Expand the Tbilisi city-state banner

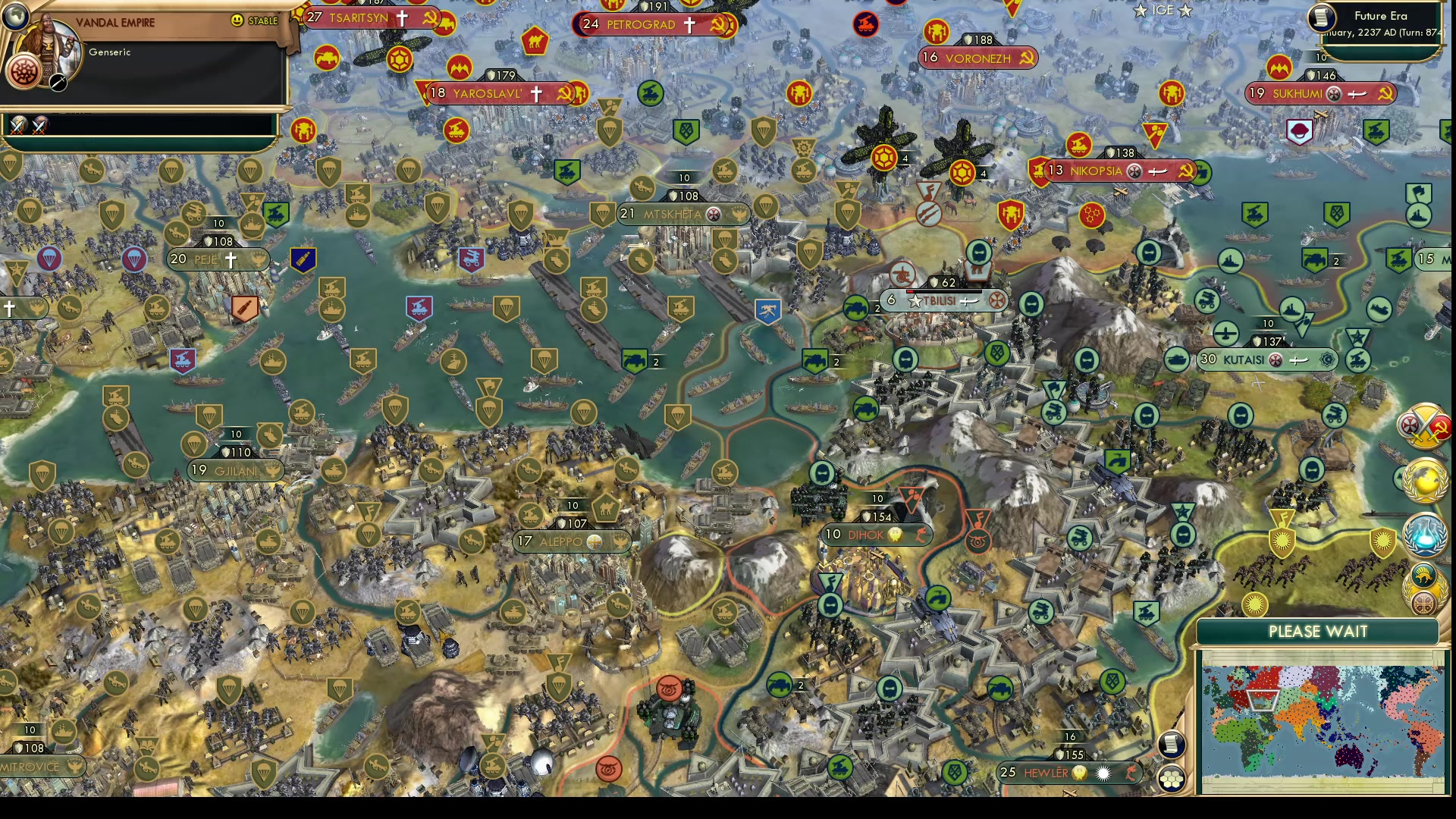[x=940, y=300]
